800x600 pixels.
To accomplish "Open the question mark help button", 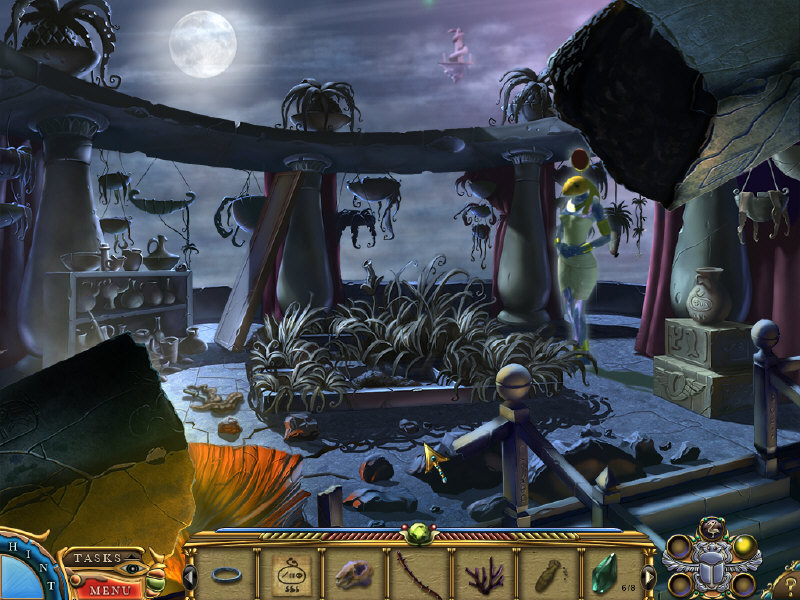I will pyautogui.click(x=787, y=582).
